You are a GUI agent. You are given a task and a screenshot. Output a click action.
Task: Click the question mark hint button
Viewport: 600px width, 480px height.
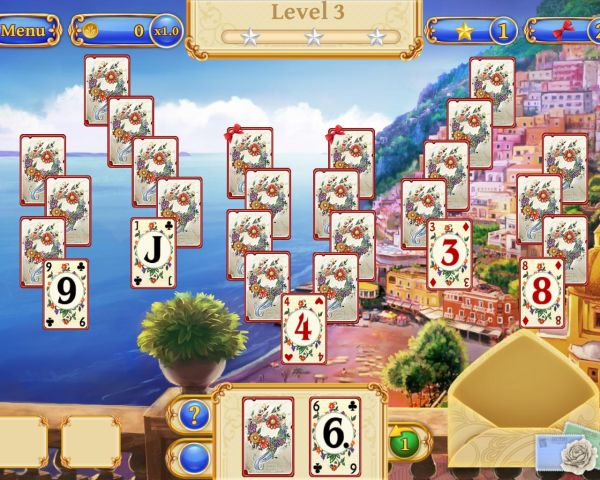coord(193,412)
